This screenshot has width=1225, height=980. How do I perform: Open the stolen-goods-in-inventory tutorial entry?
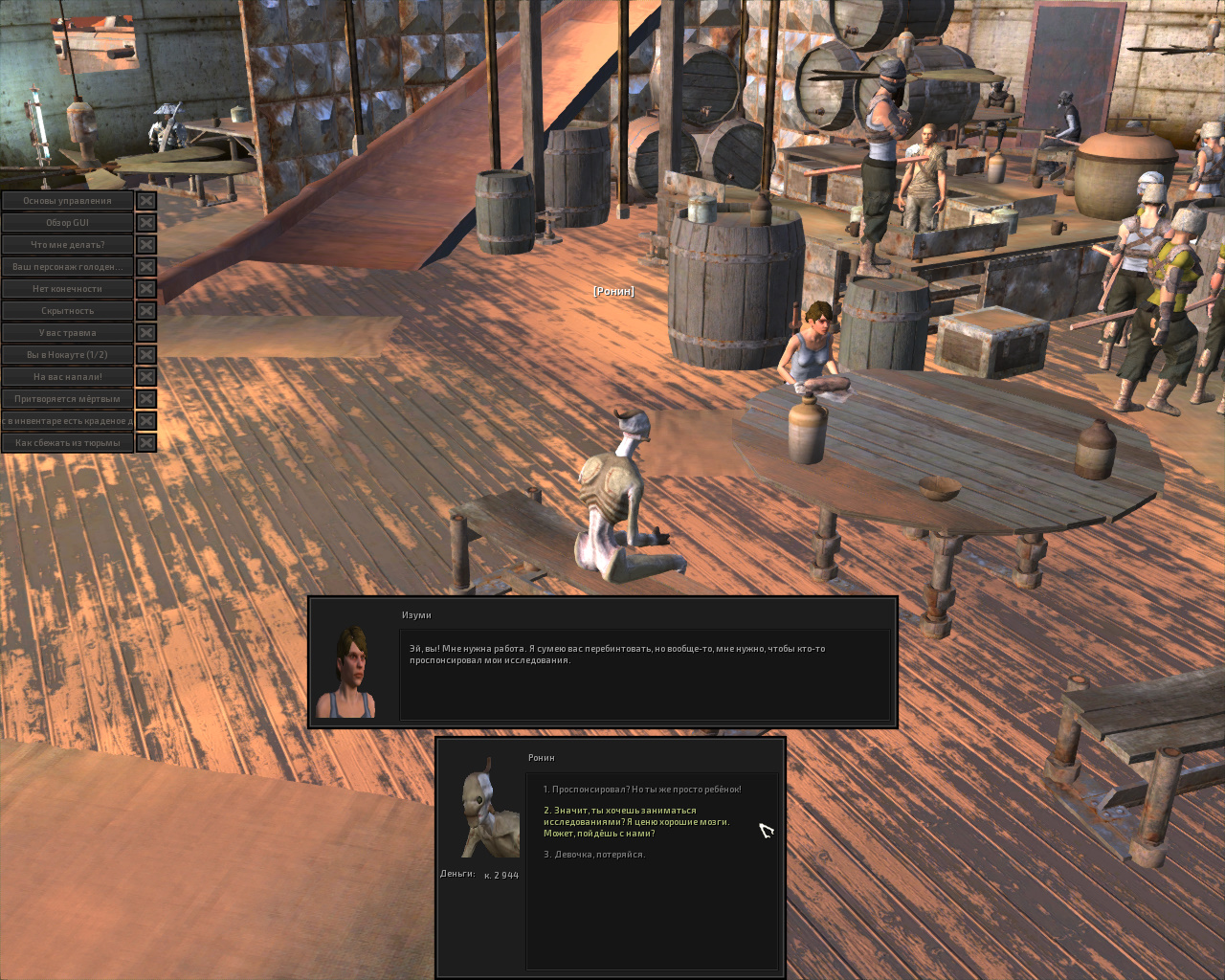[x=67, y=421]
